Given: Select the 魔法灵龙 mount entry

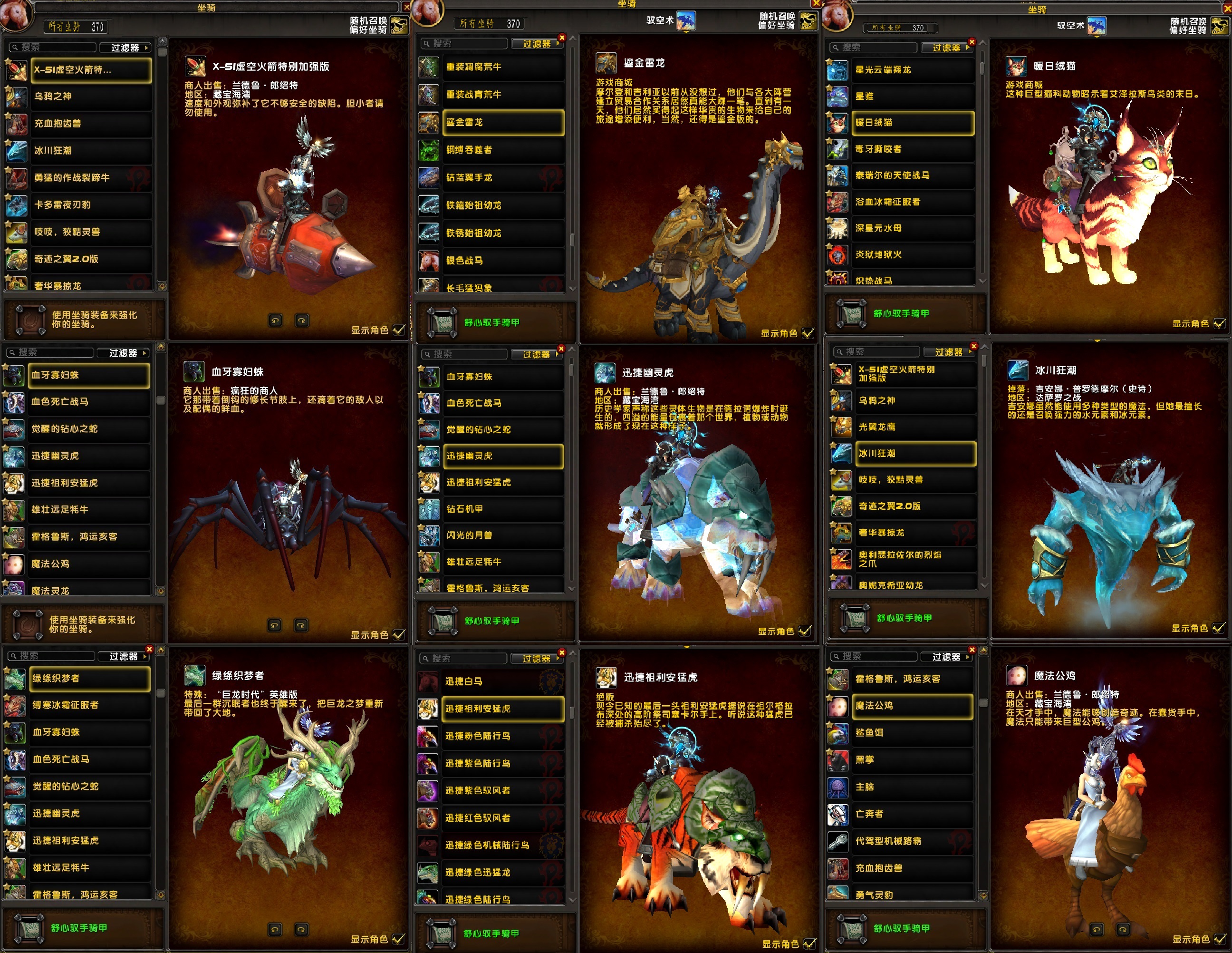Looking at the screenshot, I should tap(88, 590).
